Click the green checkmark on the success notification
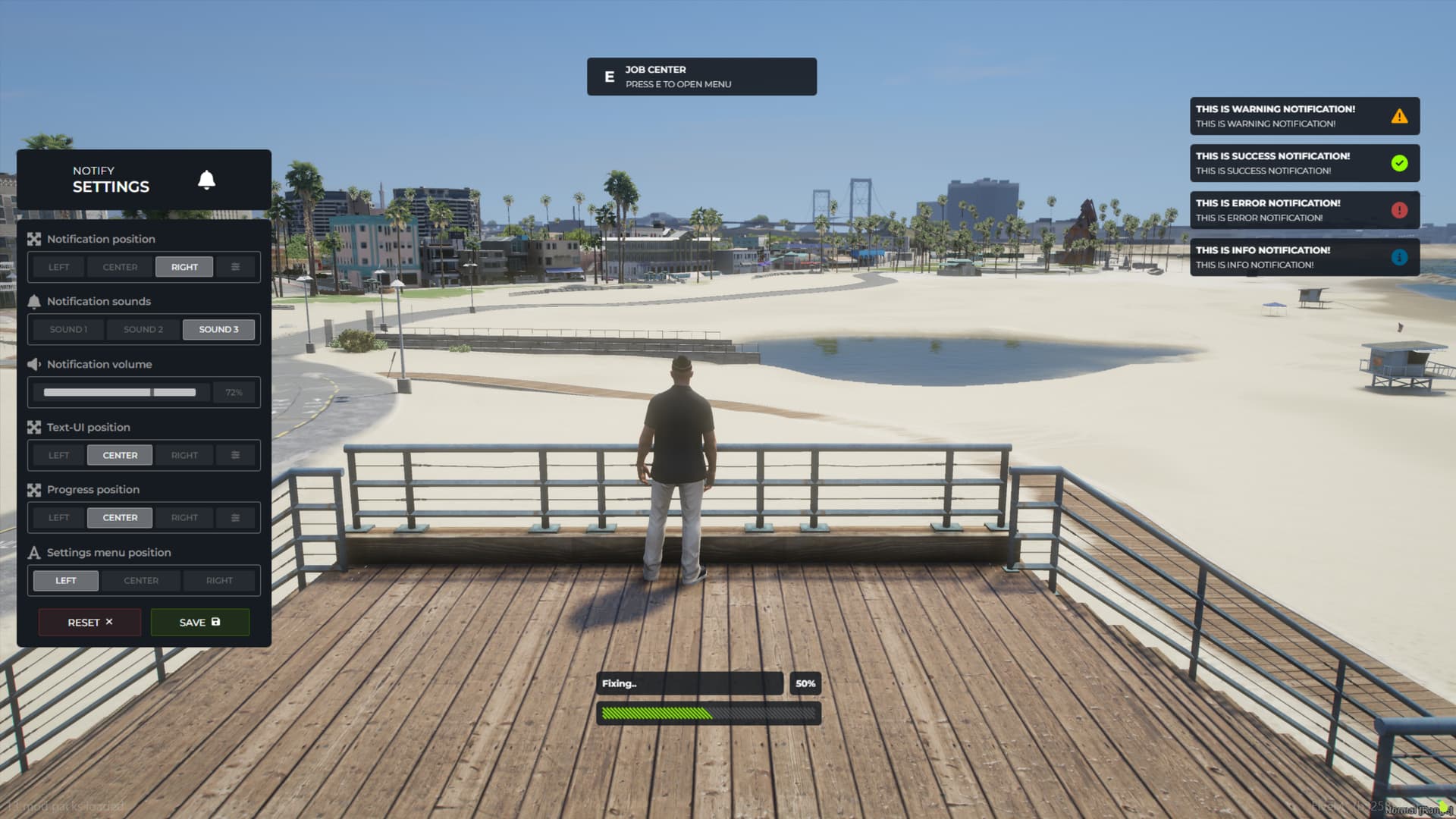This screenshot has height=819, width=1456. click(x=1399, y=162)
